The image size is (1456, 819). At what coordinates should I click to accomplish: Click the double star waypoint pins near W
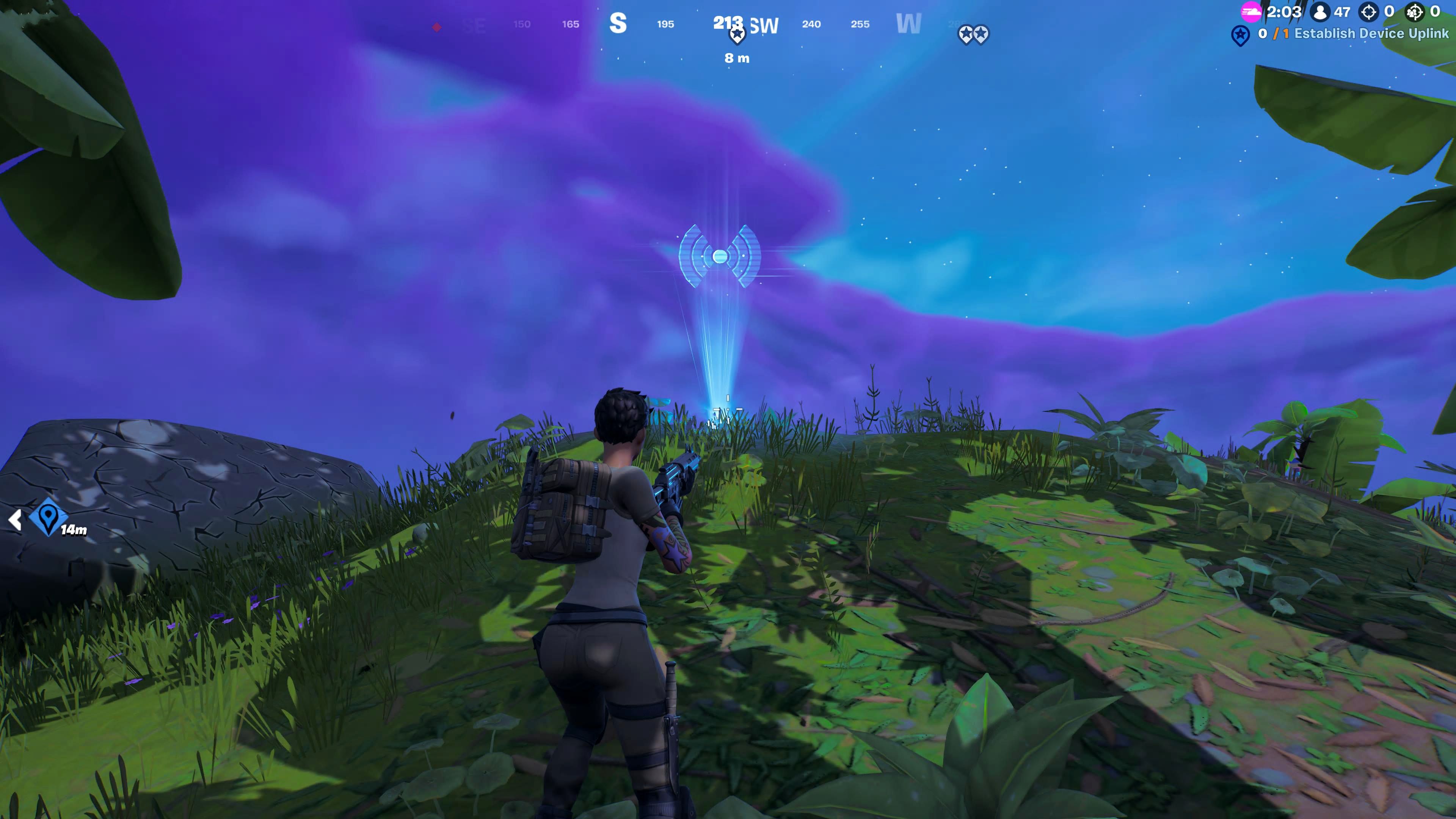975,34
